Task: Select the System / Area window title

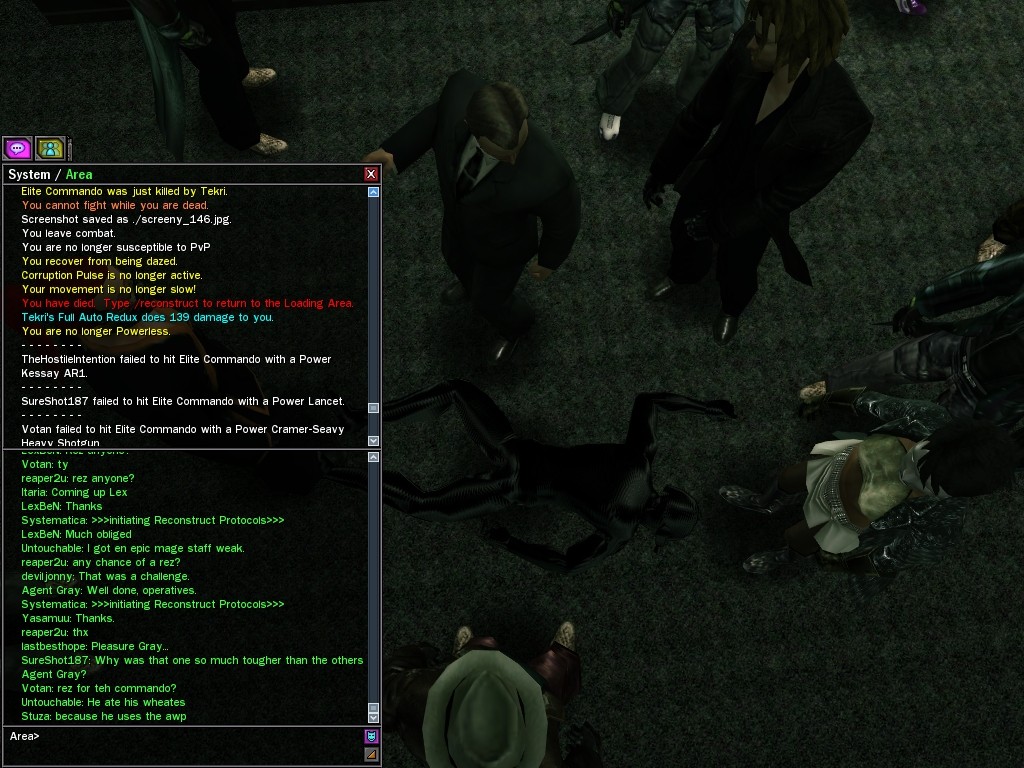Action: pos(50,174)
